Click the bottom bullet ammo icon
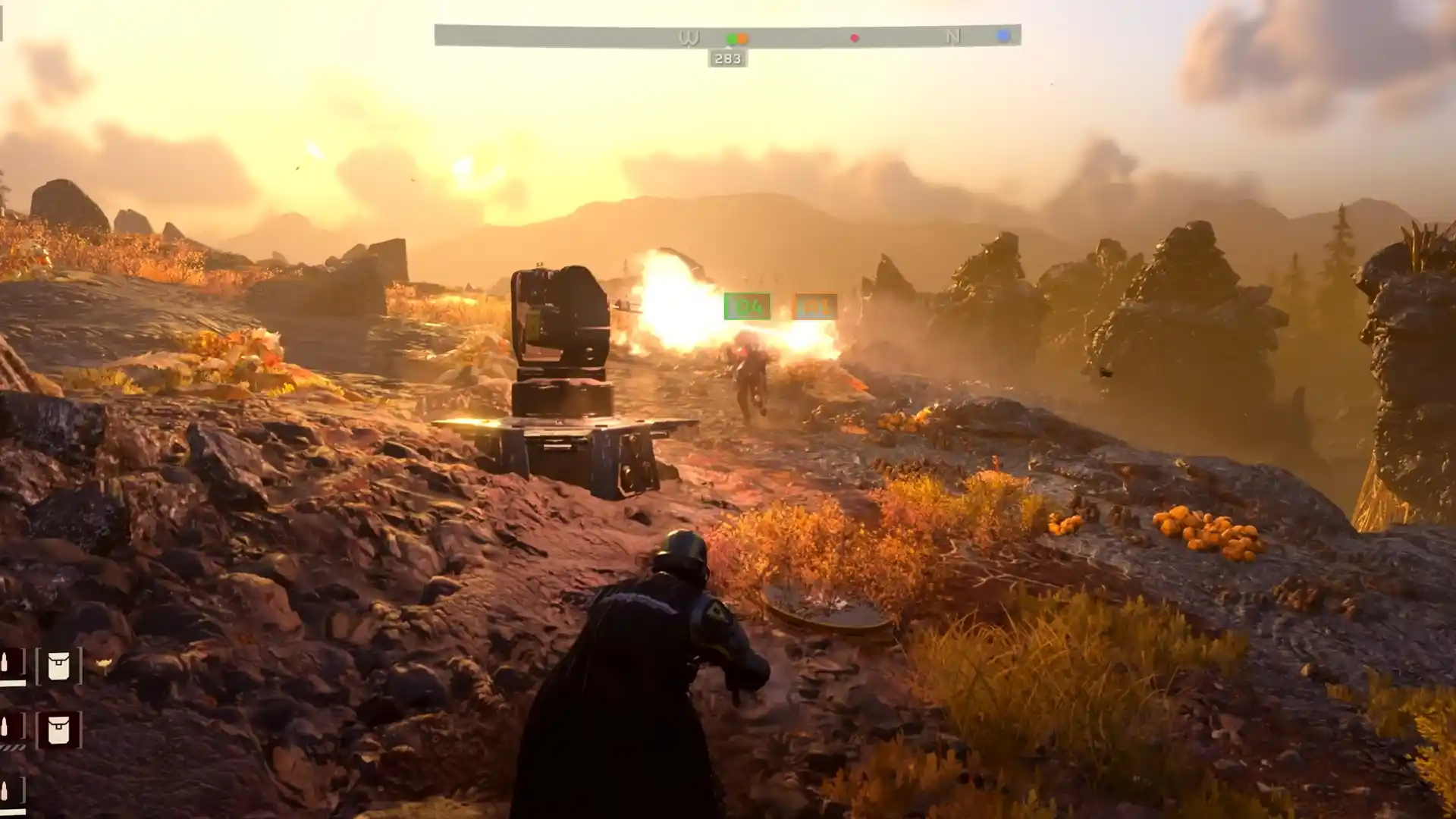This screenshot has height=819, width=1456. tap(6, 789)
